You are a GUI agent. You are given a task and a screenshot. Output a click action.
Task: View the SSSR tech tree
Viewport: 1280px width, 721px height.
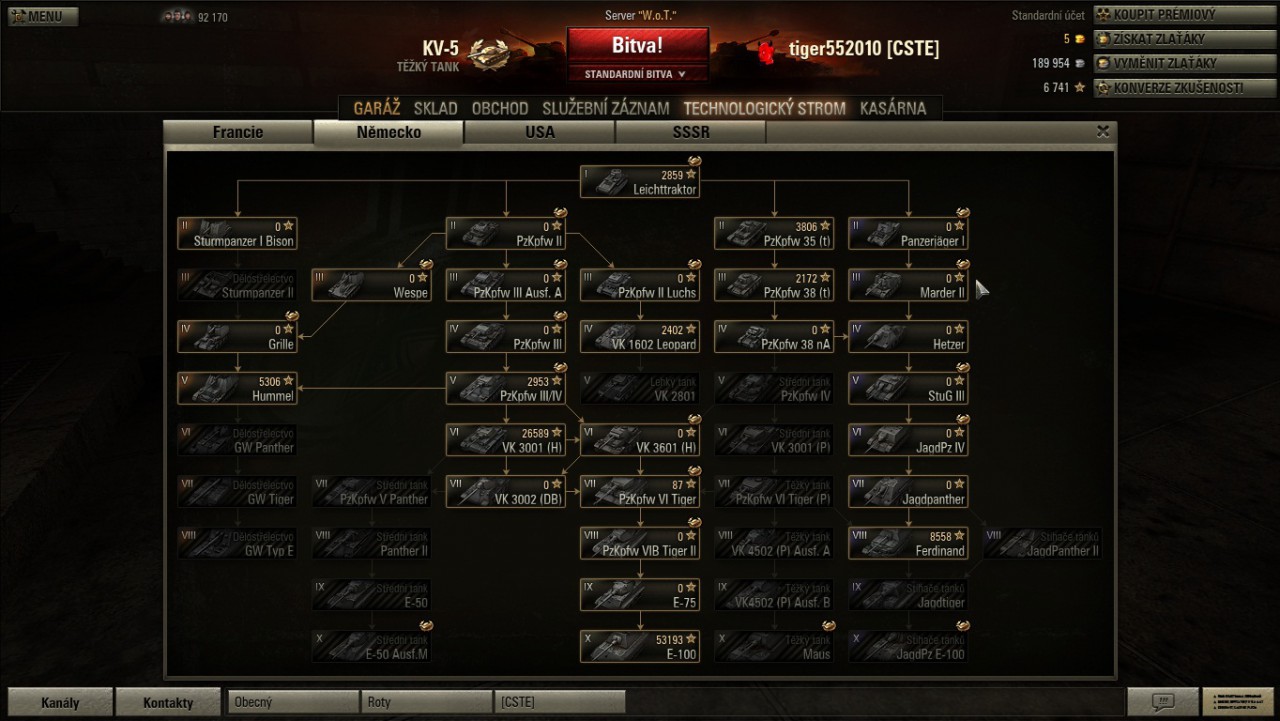point(691,132)
